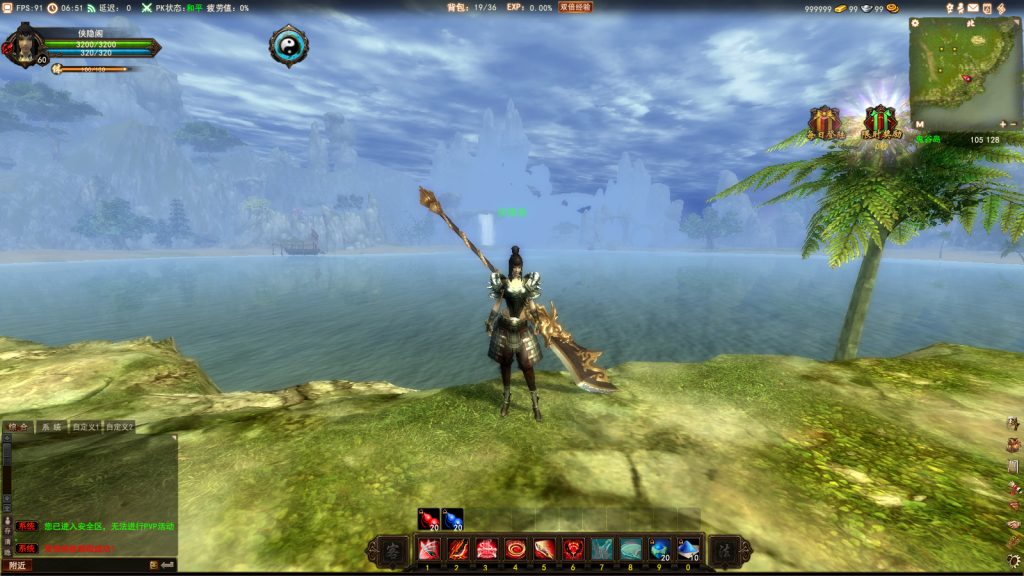The height and width of the screenshot is (576, 1024).
Task: Click the 双倍经验 double experience button
Action: pos(575,7)
